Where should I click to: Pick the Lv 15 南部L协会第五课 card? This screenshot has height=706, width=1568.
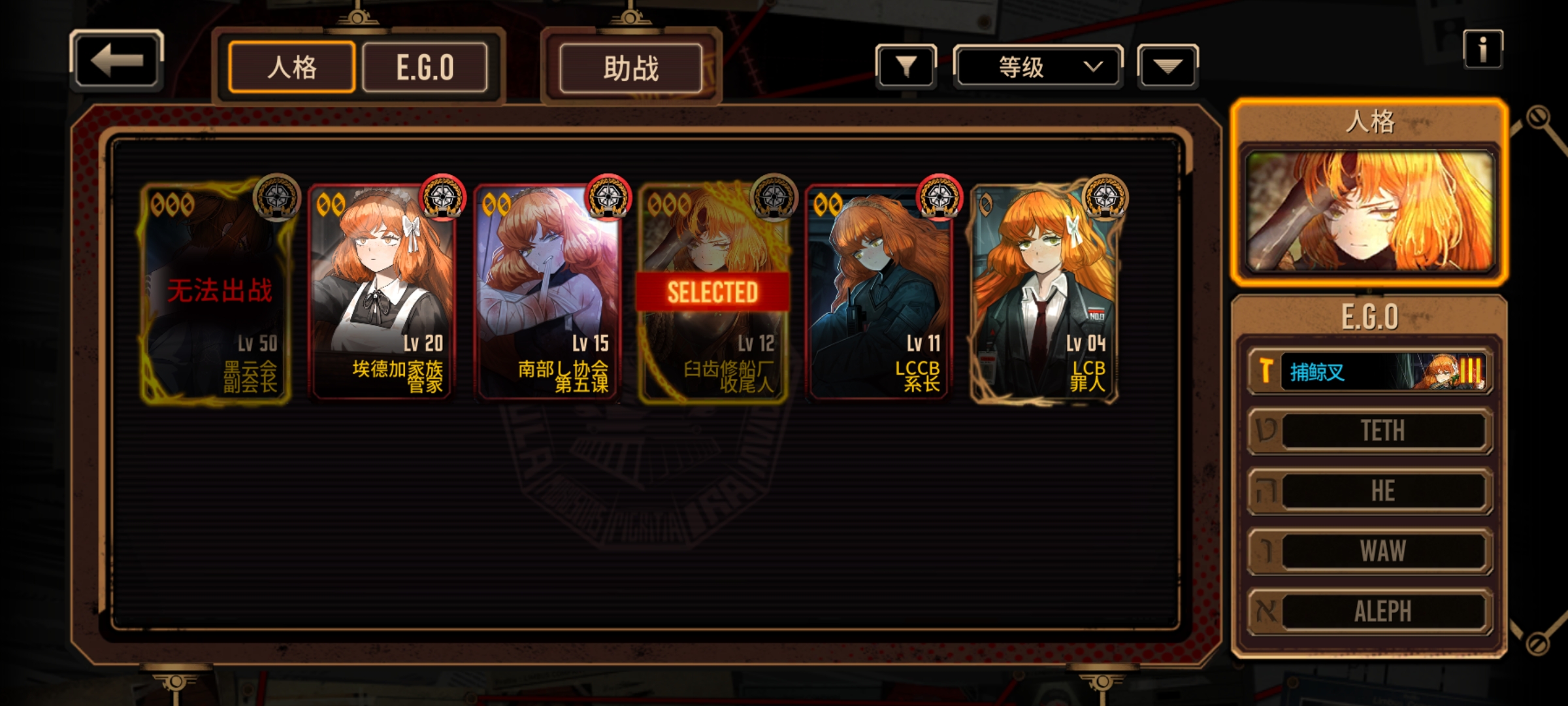point(548,292)
